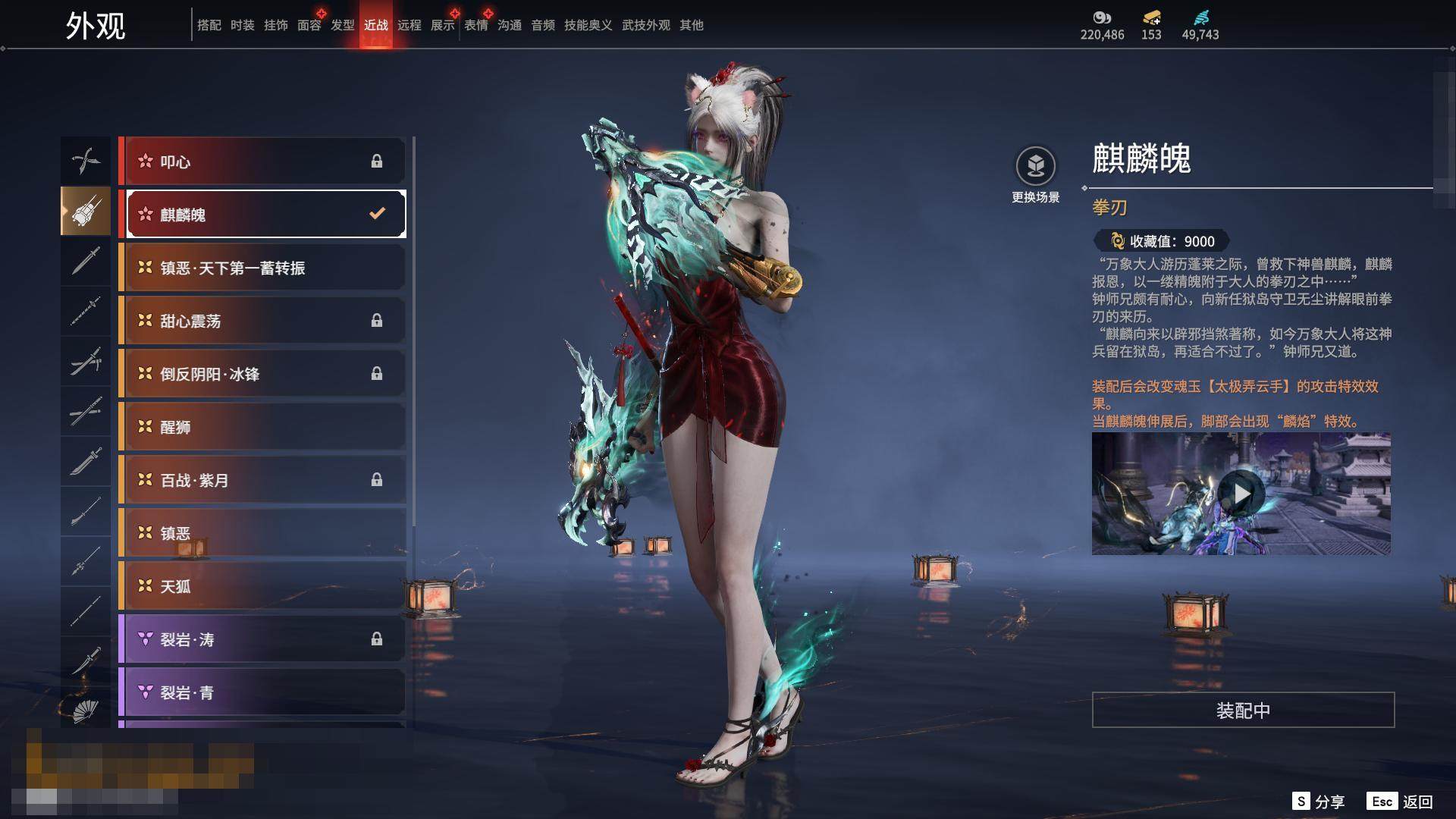Select the 远程 weapon tab
Viewport: 1456px width, 819px height.
[x=409, y=25]
